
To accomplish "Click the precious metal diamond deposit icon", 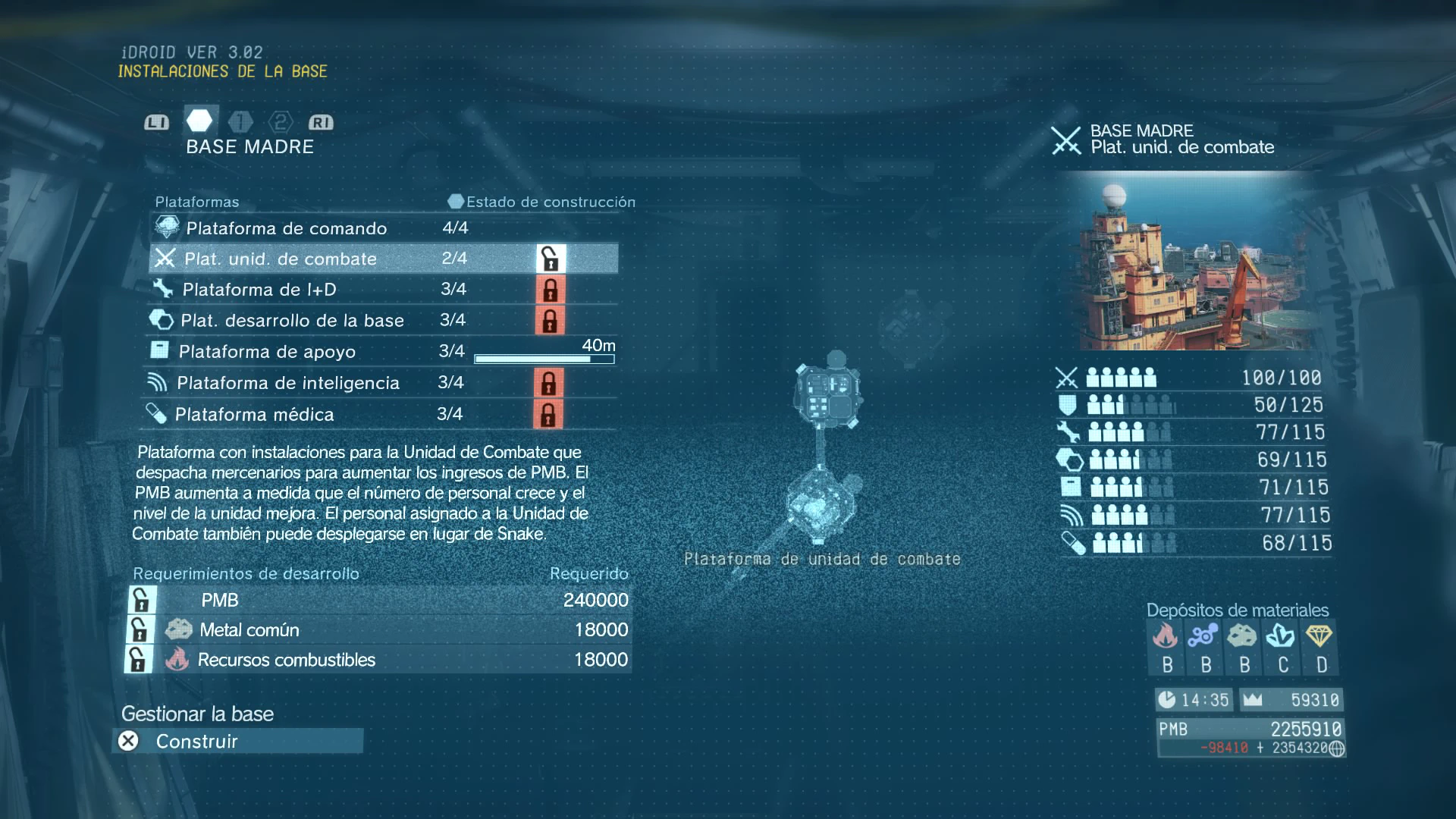I will (x=1319, y=635).
